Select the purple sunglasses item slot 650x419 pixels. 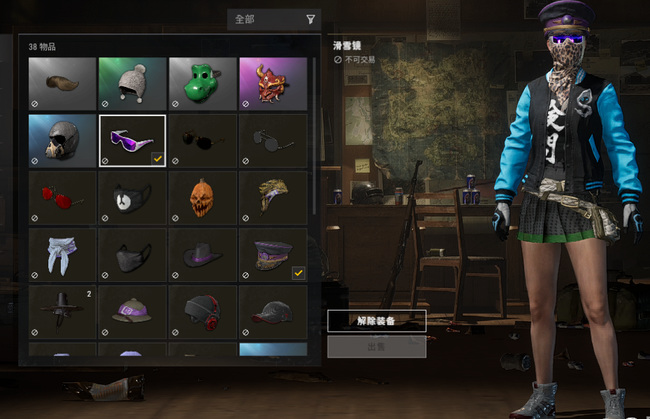(x=132, y=141)
